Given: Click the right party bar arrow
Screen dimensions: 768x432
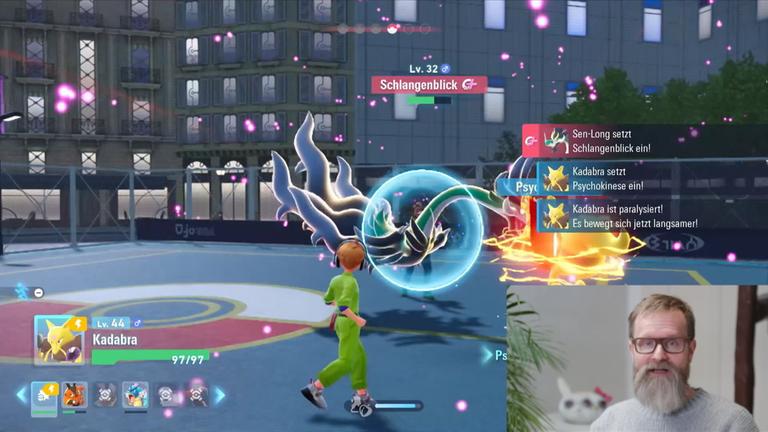Looking at the screenshot, I should click(x=219, y=395).
